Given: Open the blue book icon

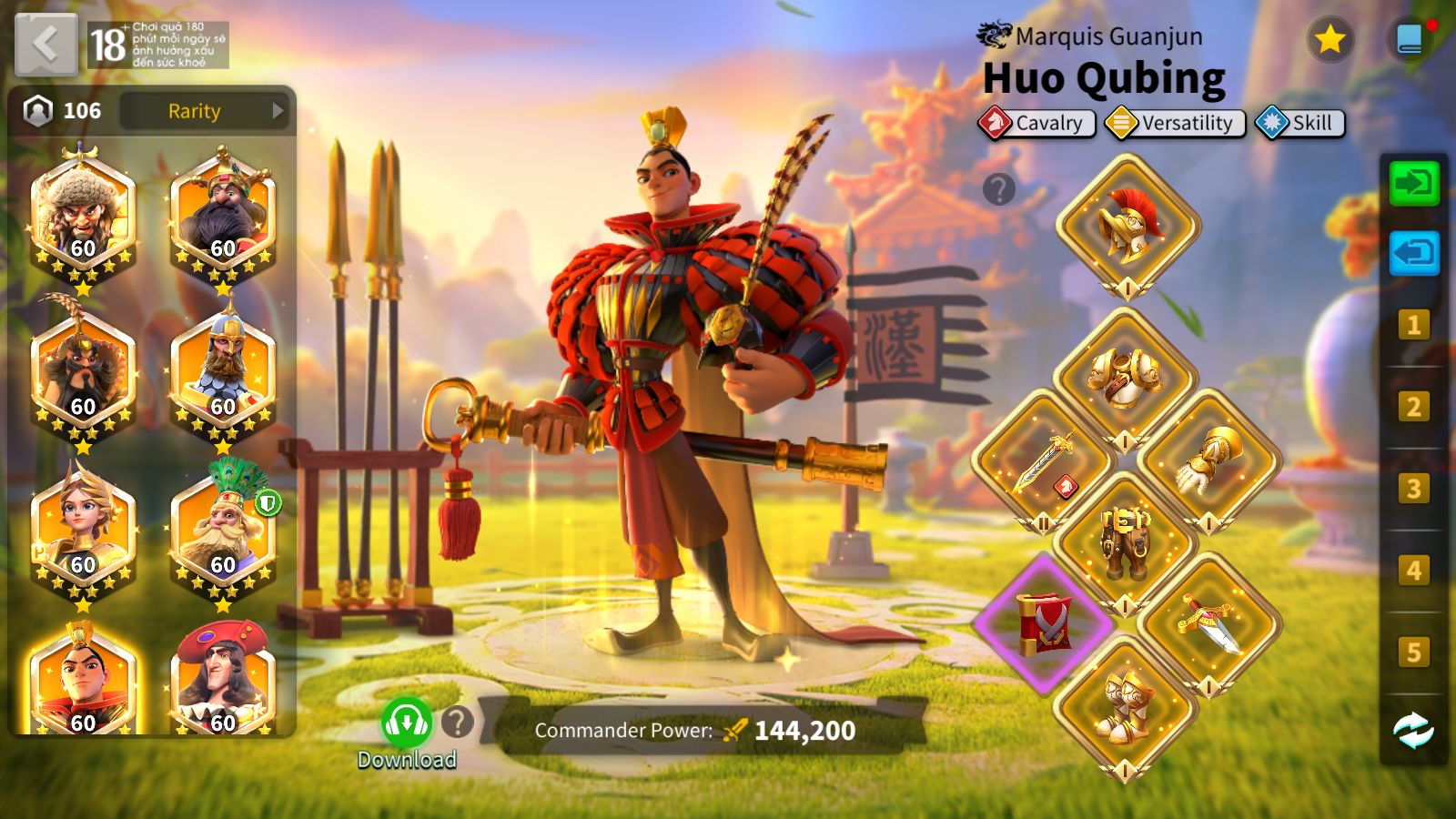Looking at the screenshot, I should tap(1409, 39).
